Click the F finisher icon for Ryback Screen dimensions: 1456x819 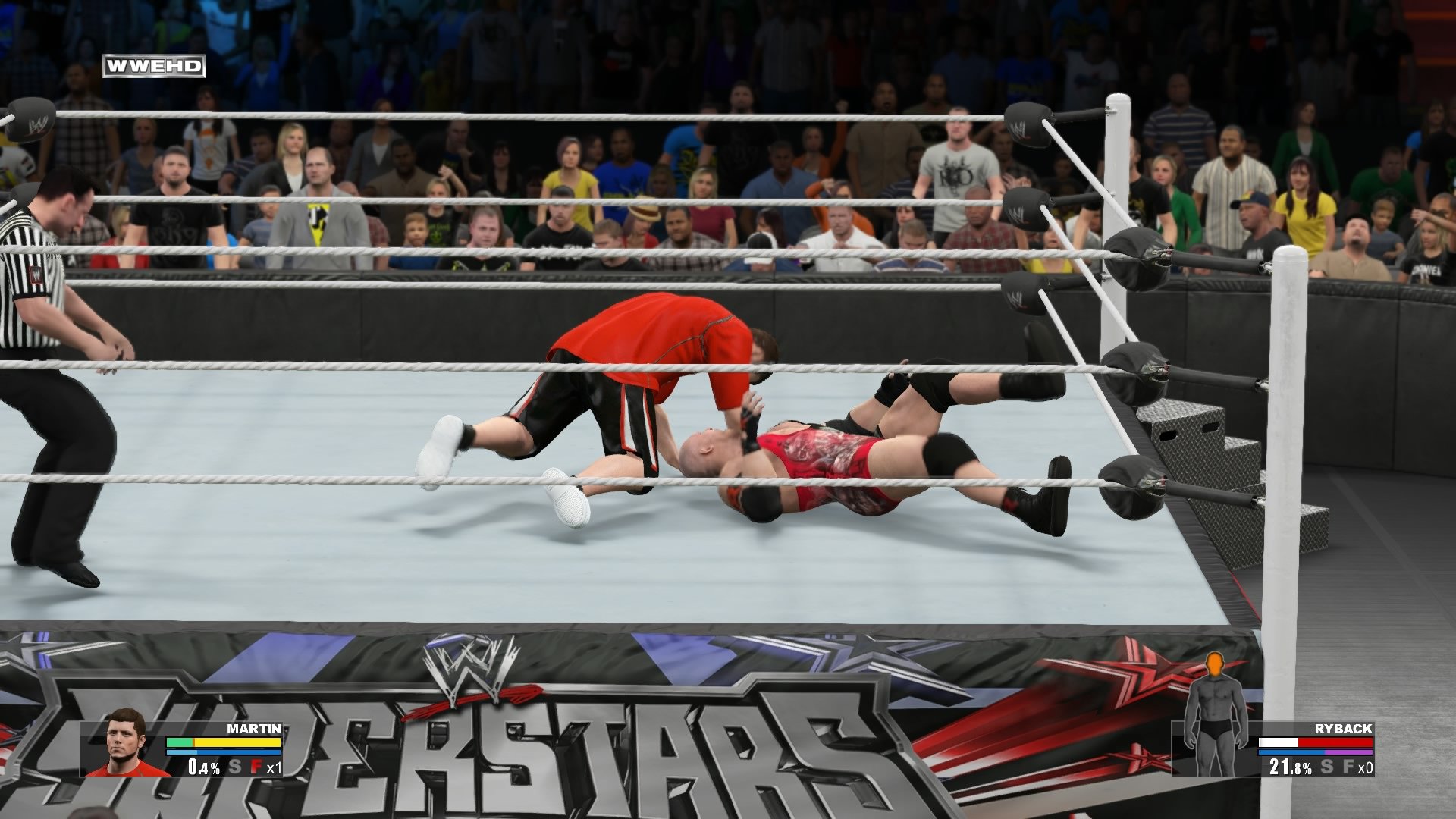[x=1349, y=767]
